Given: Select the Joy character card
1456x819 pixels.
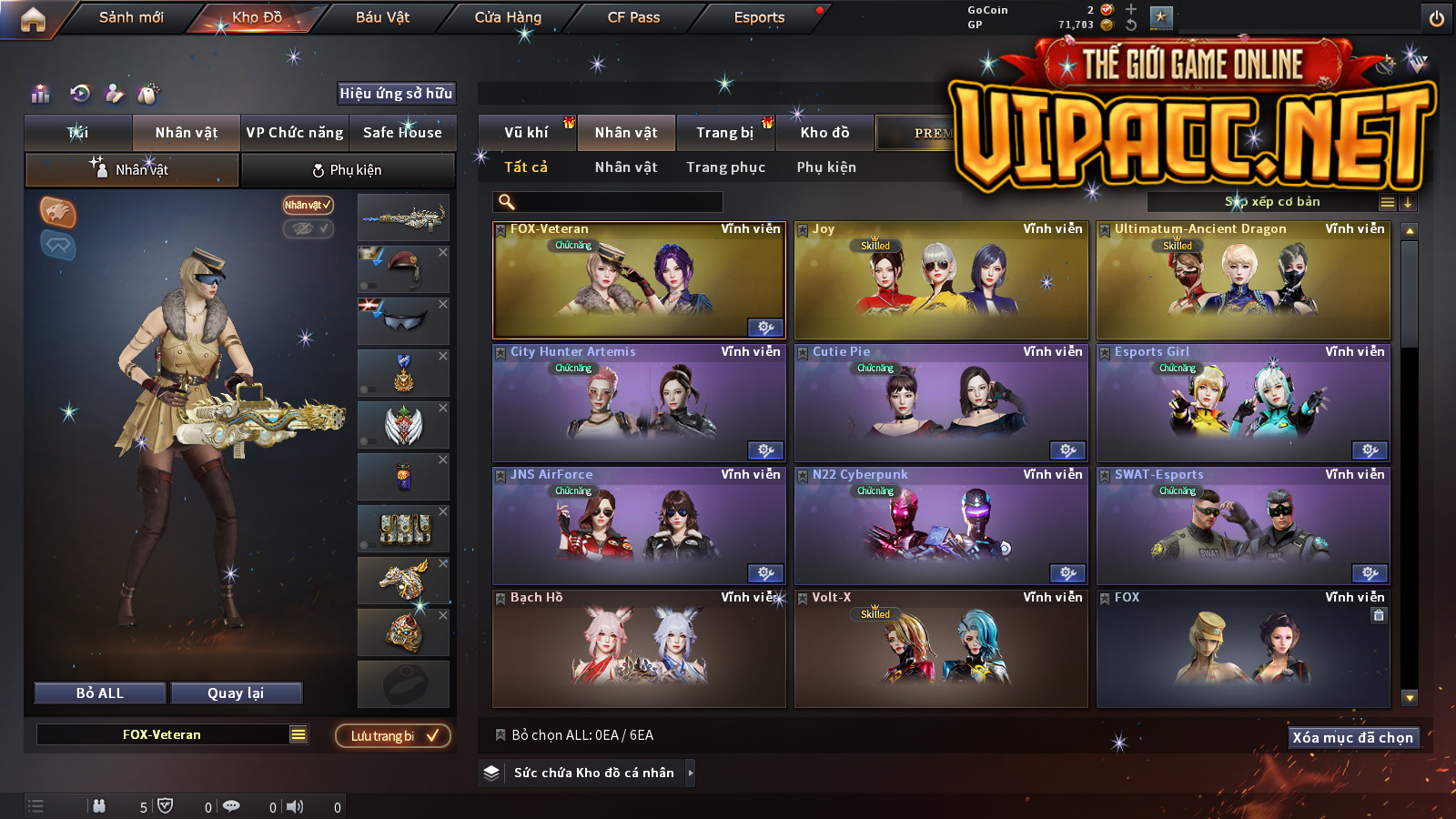Looking at the screenshot, I should [941, 282].
